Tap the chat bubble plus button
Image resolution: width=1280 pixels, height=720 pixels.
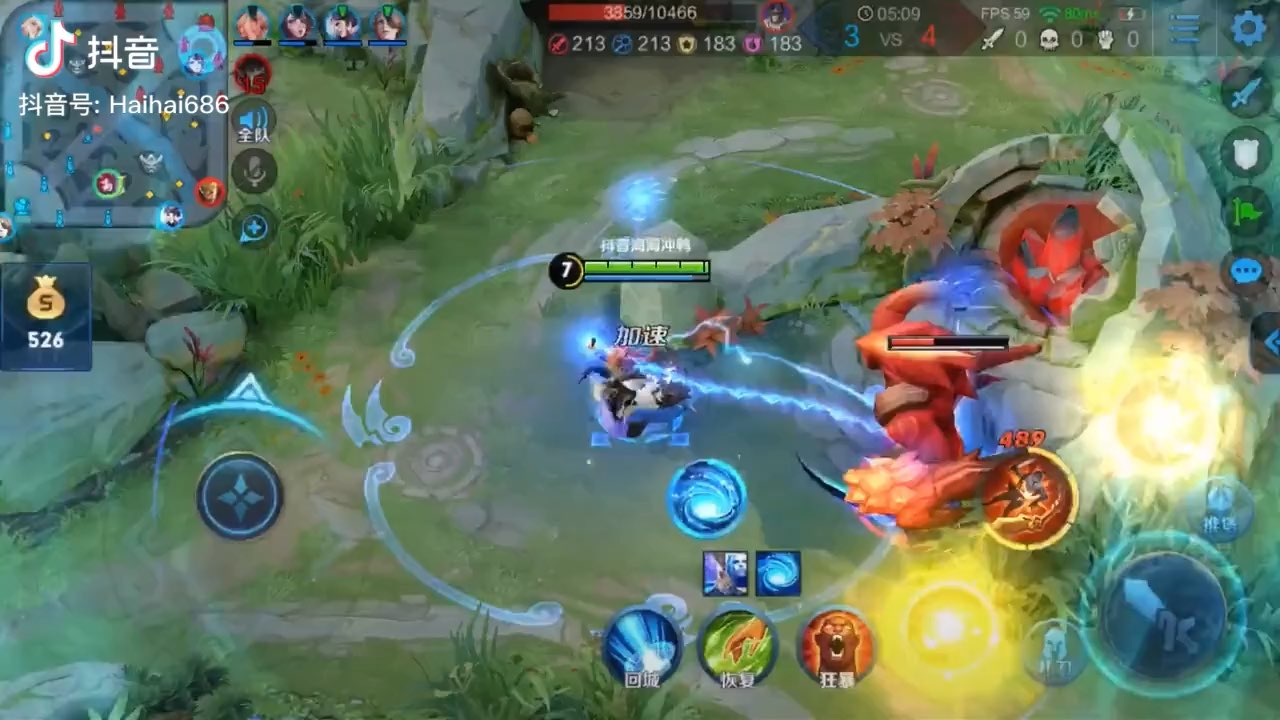pyautogui.click(x=254, y=228)
